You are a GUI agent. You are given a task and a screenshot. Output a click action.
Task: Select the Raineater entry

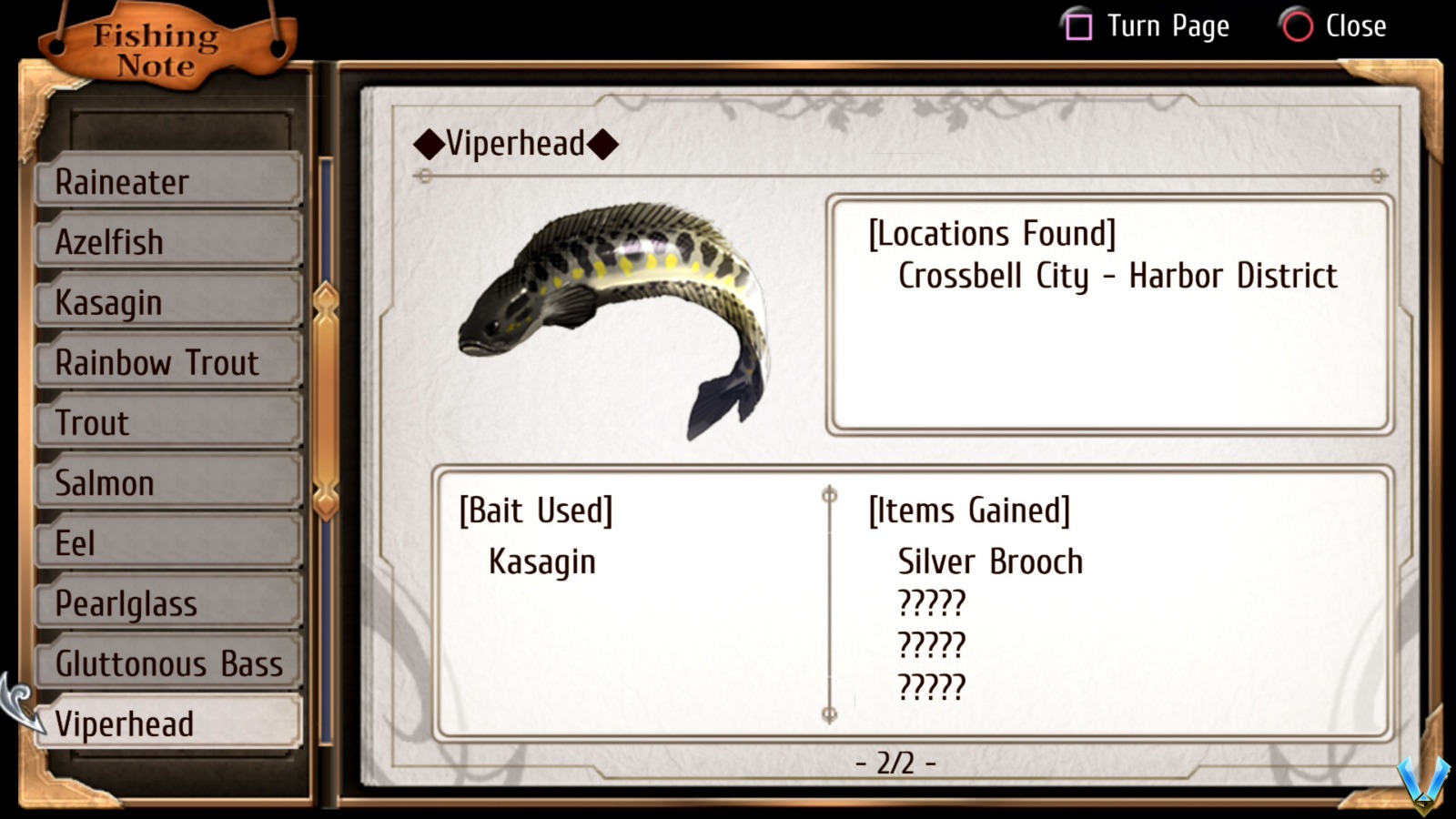coord(168,182)
